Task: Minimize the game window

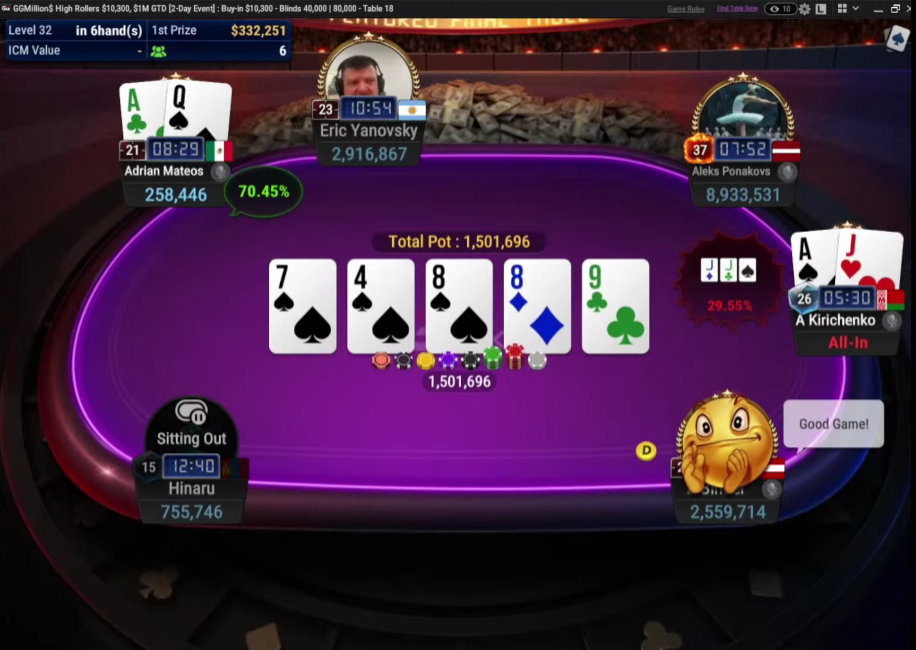Action: click(x=877, y=9)
